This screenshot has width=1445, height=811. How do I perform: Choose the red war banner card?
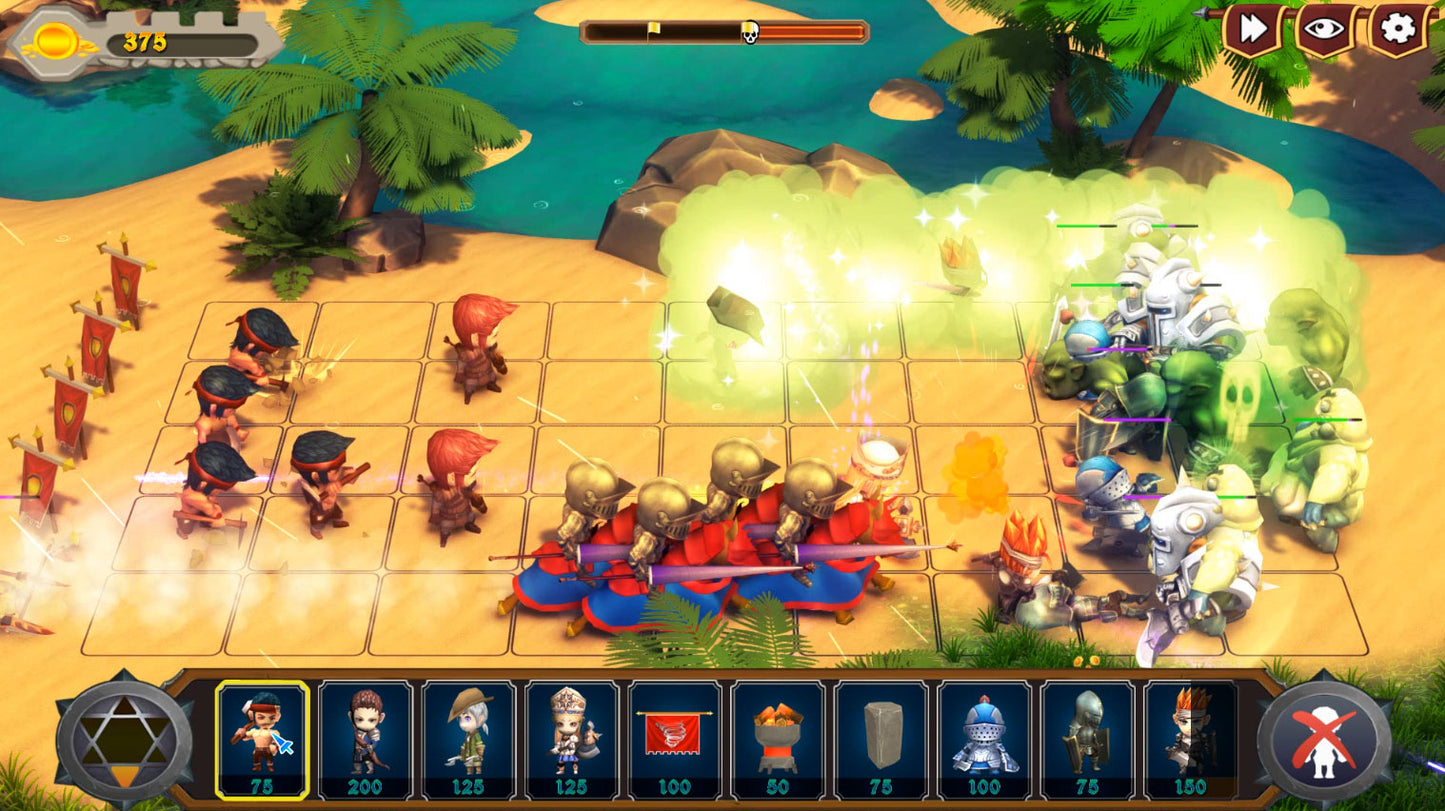point(675,738)
